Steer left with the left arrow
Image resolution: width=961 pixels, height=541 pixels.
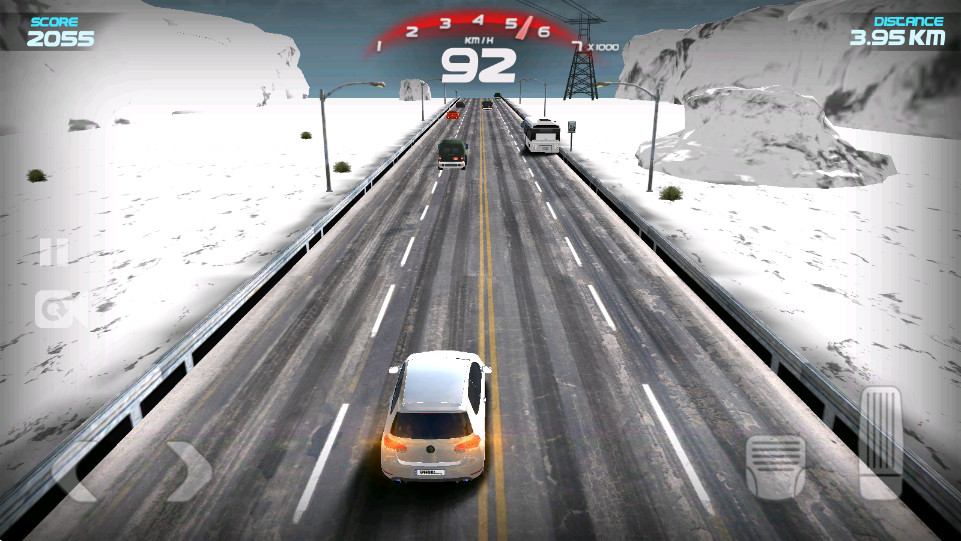click(75, 470)
